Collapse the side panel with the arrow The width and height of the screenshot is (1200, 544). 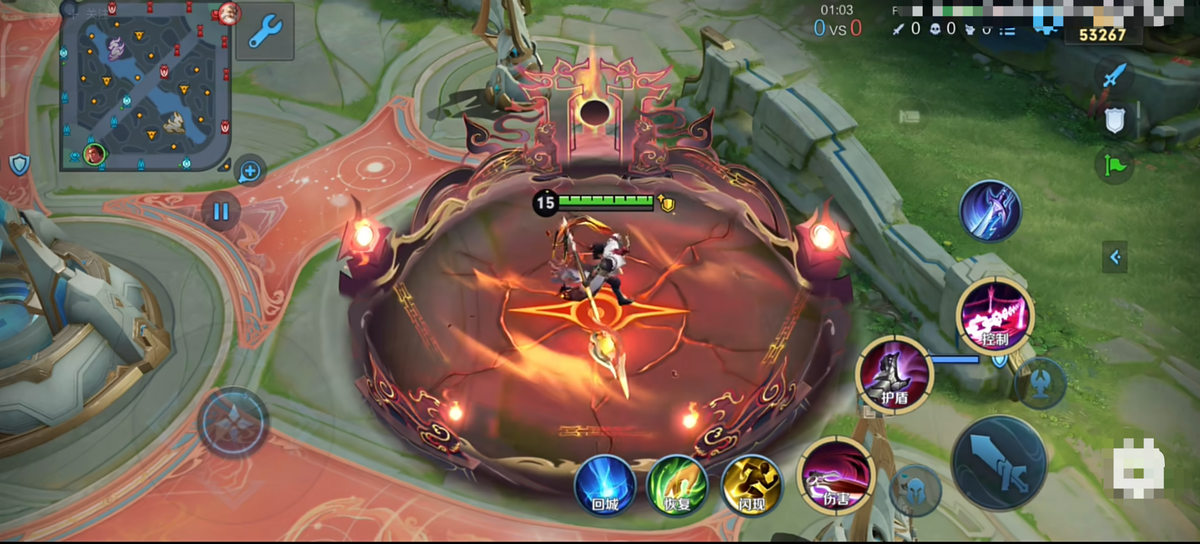tap(1116, 257)
